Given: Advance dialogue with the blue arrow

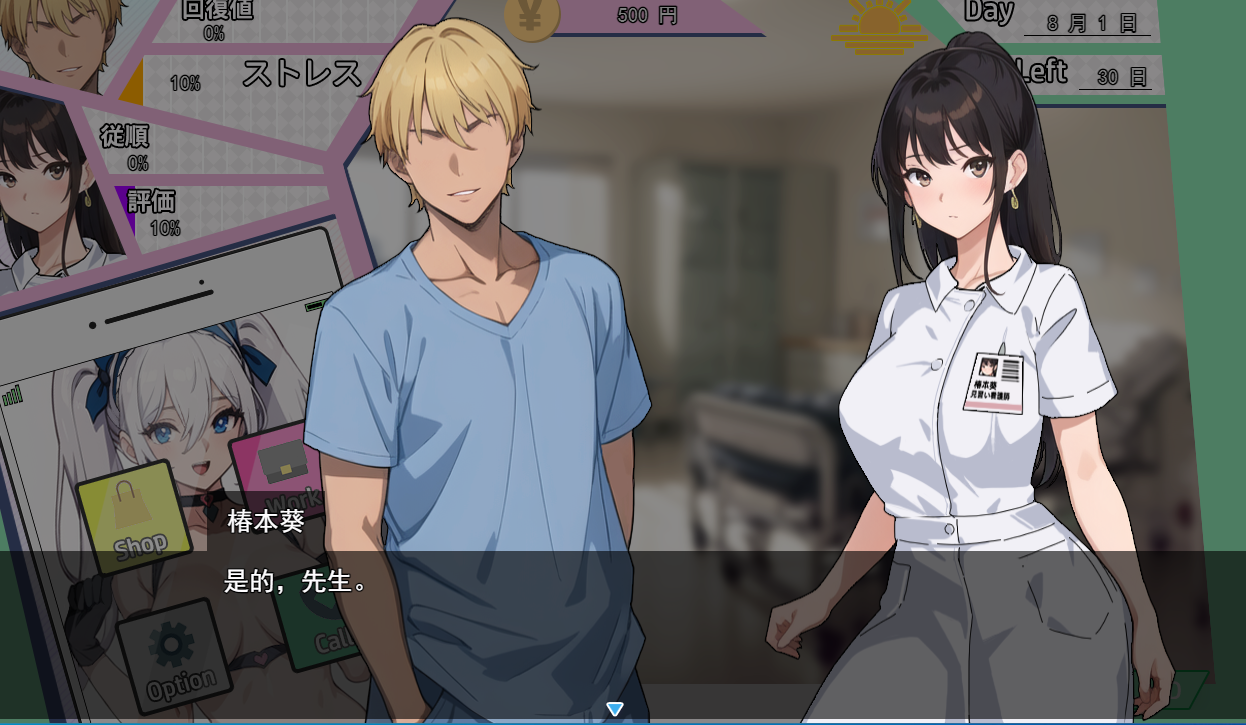Looking at the screenshot, I should [615, 709].
